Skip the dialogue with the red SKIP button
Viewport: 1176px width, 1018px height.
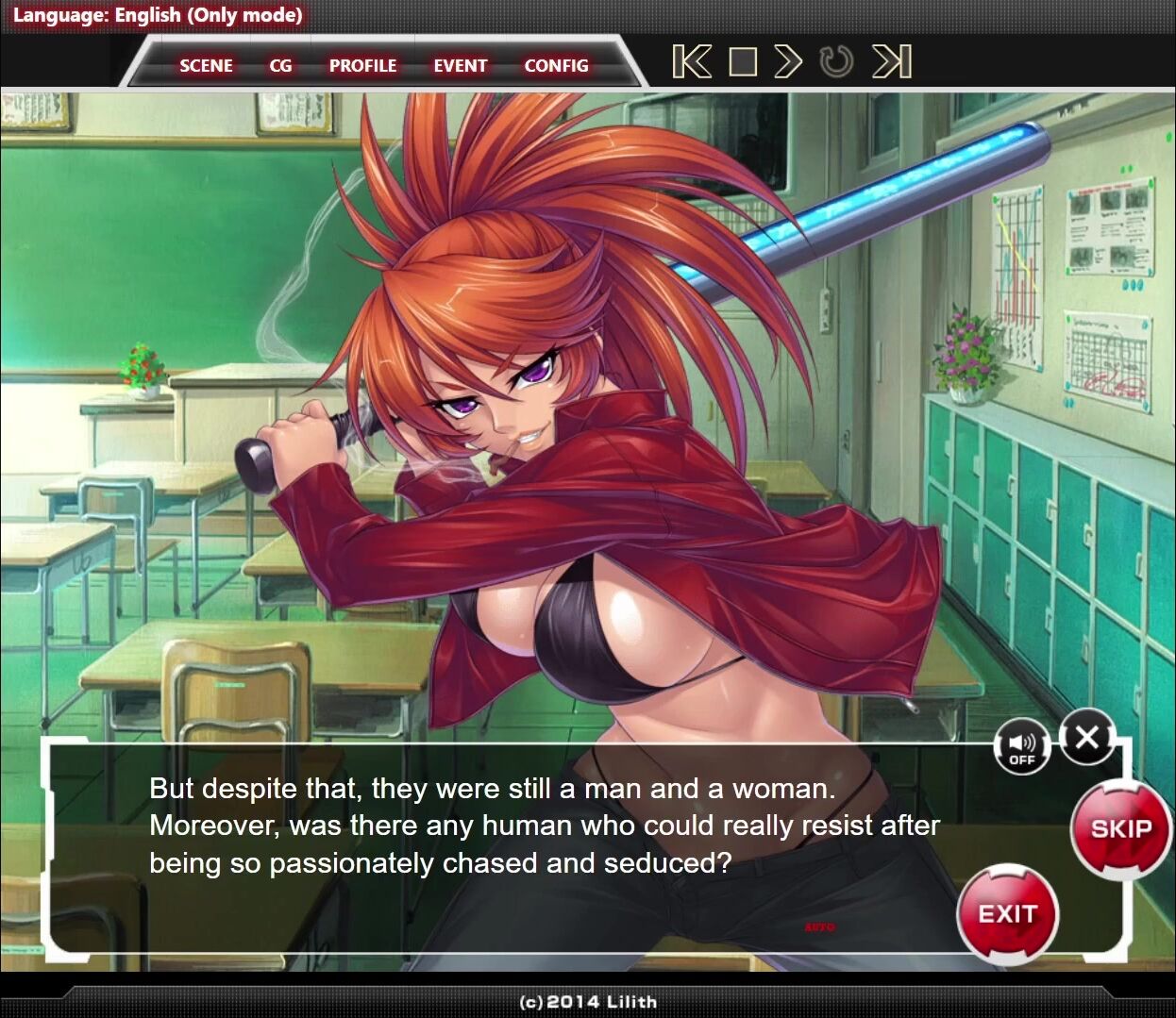[1121, 829]
